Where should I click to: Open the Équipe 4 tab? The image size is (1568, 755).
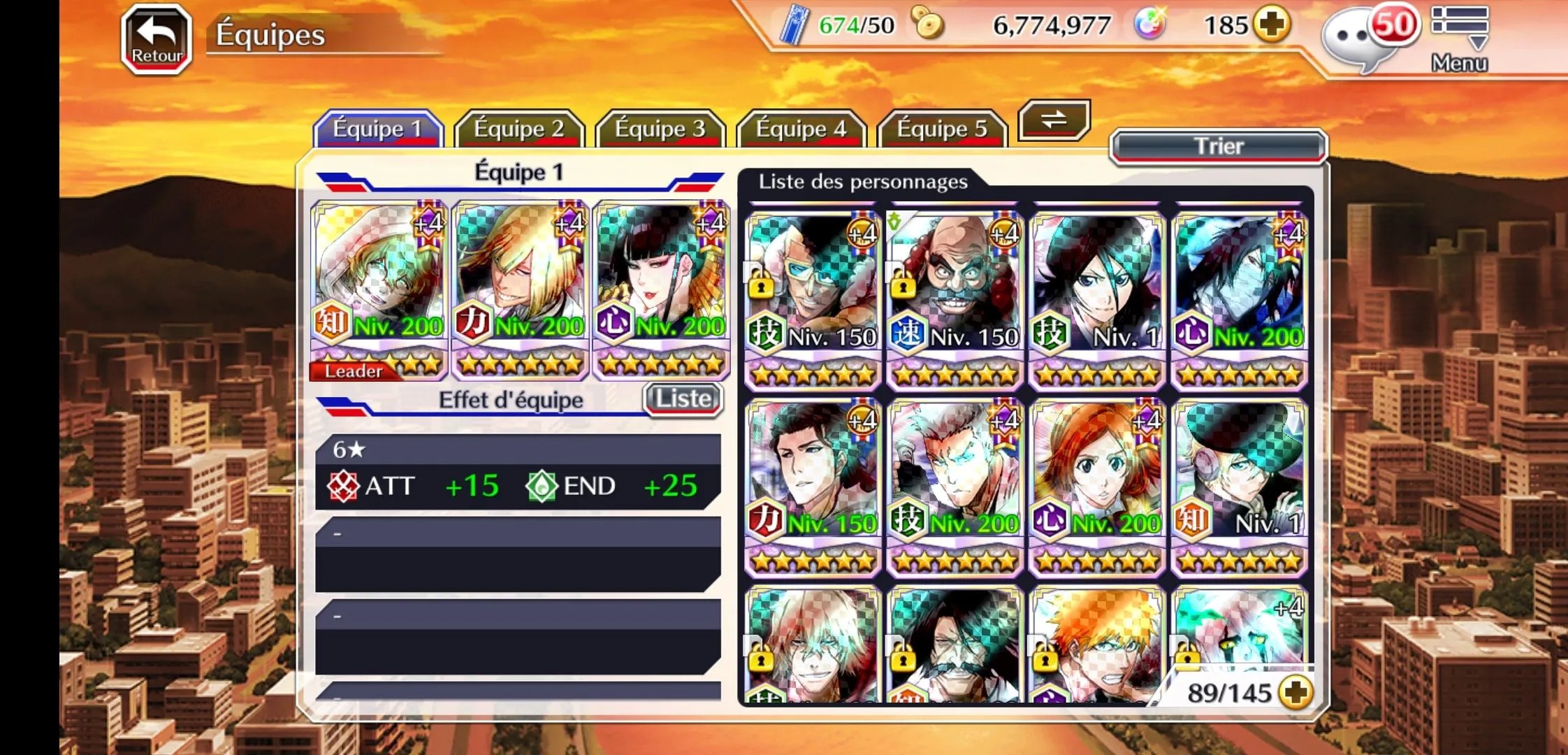point(801,129)
